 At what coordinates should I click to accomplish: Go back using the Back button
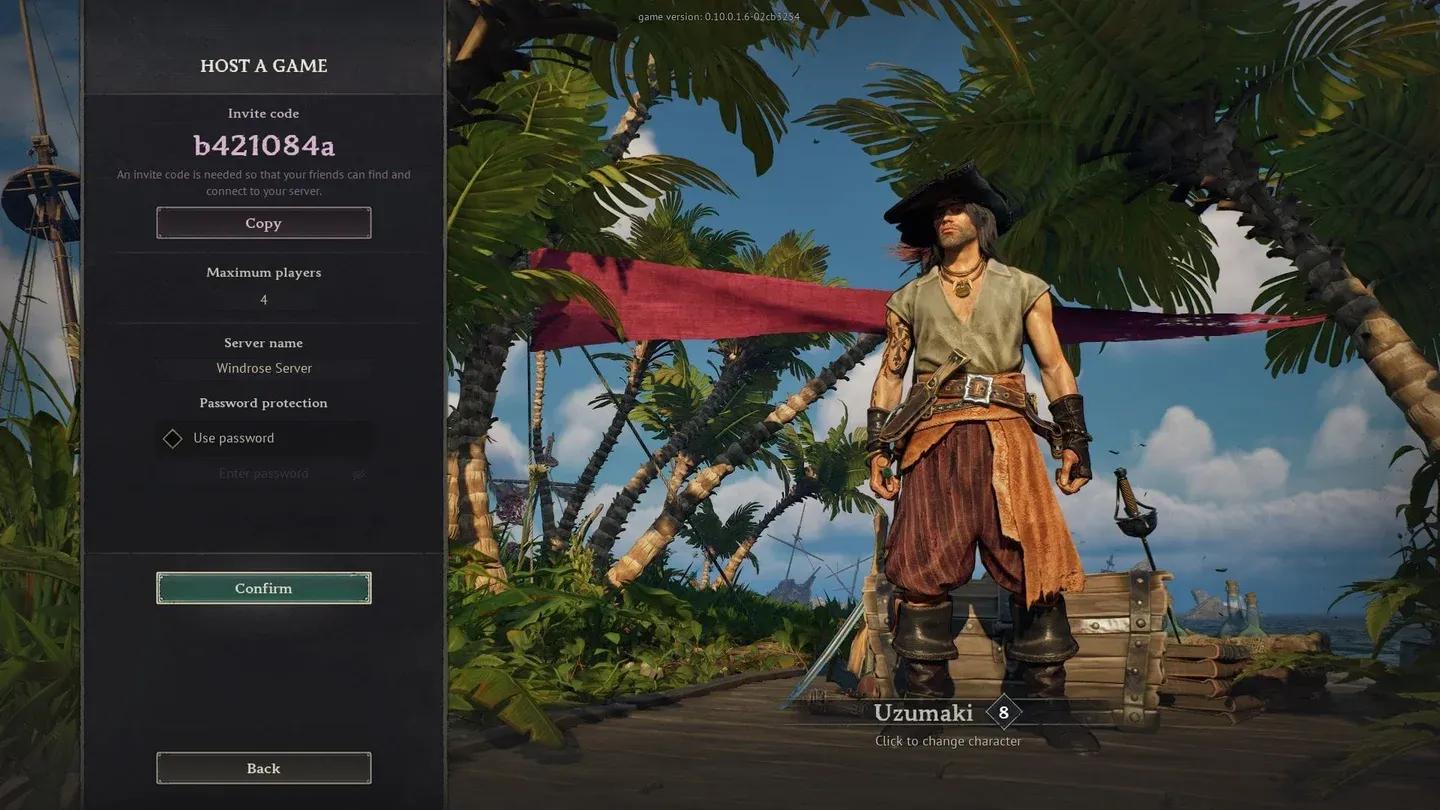(263, 768)
